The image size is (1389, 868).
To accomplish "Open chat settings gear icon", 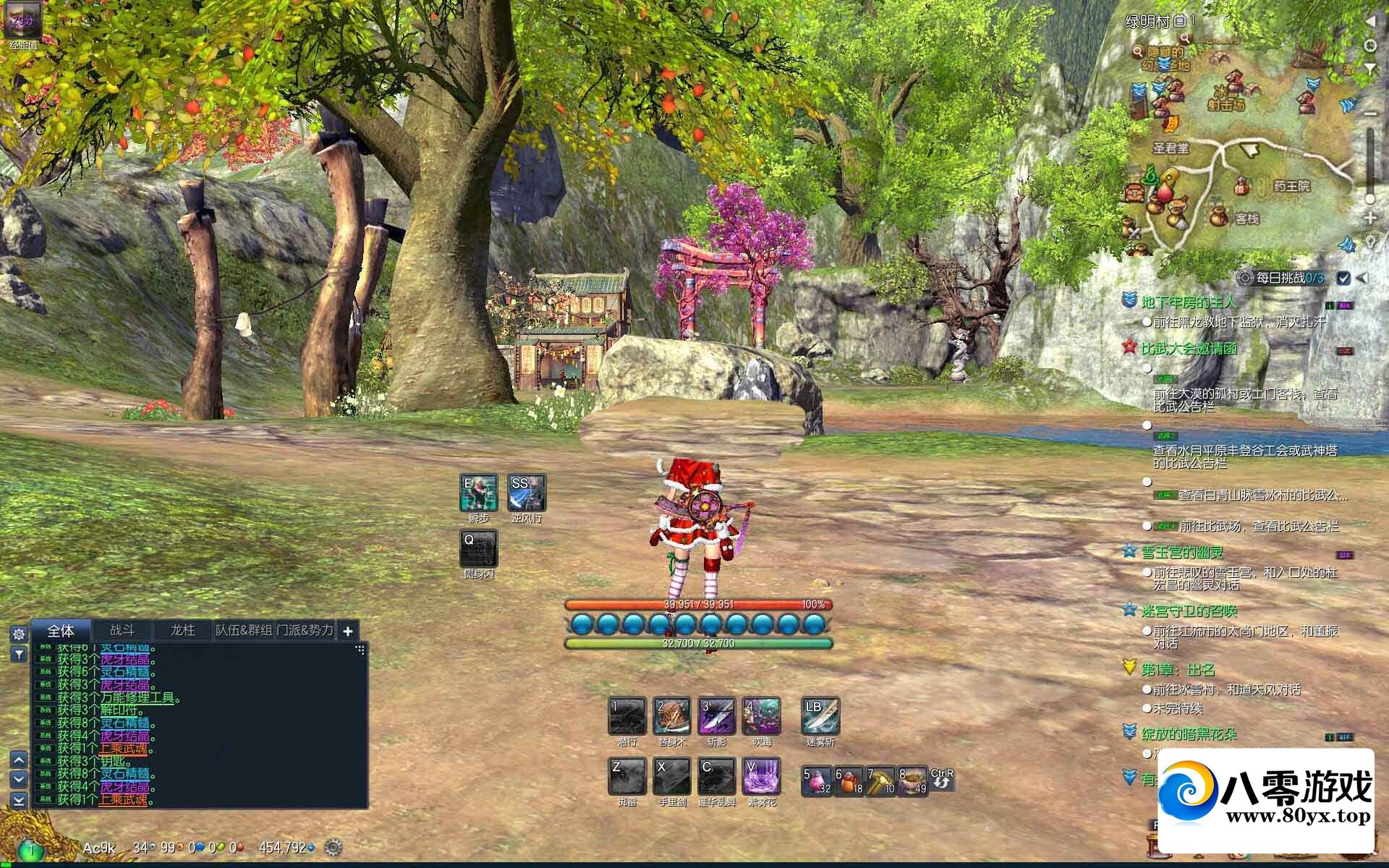I will (19, 634).
